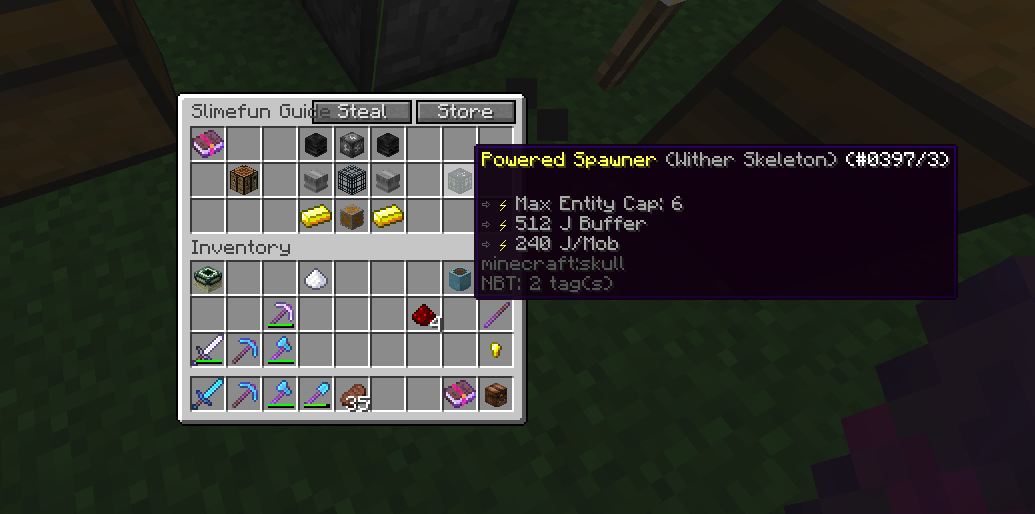Select the diamond shovel slot

[316, 394]
